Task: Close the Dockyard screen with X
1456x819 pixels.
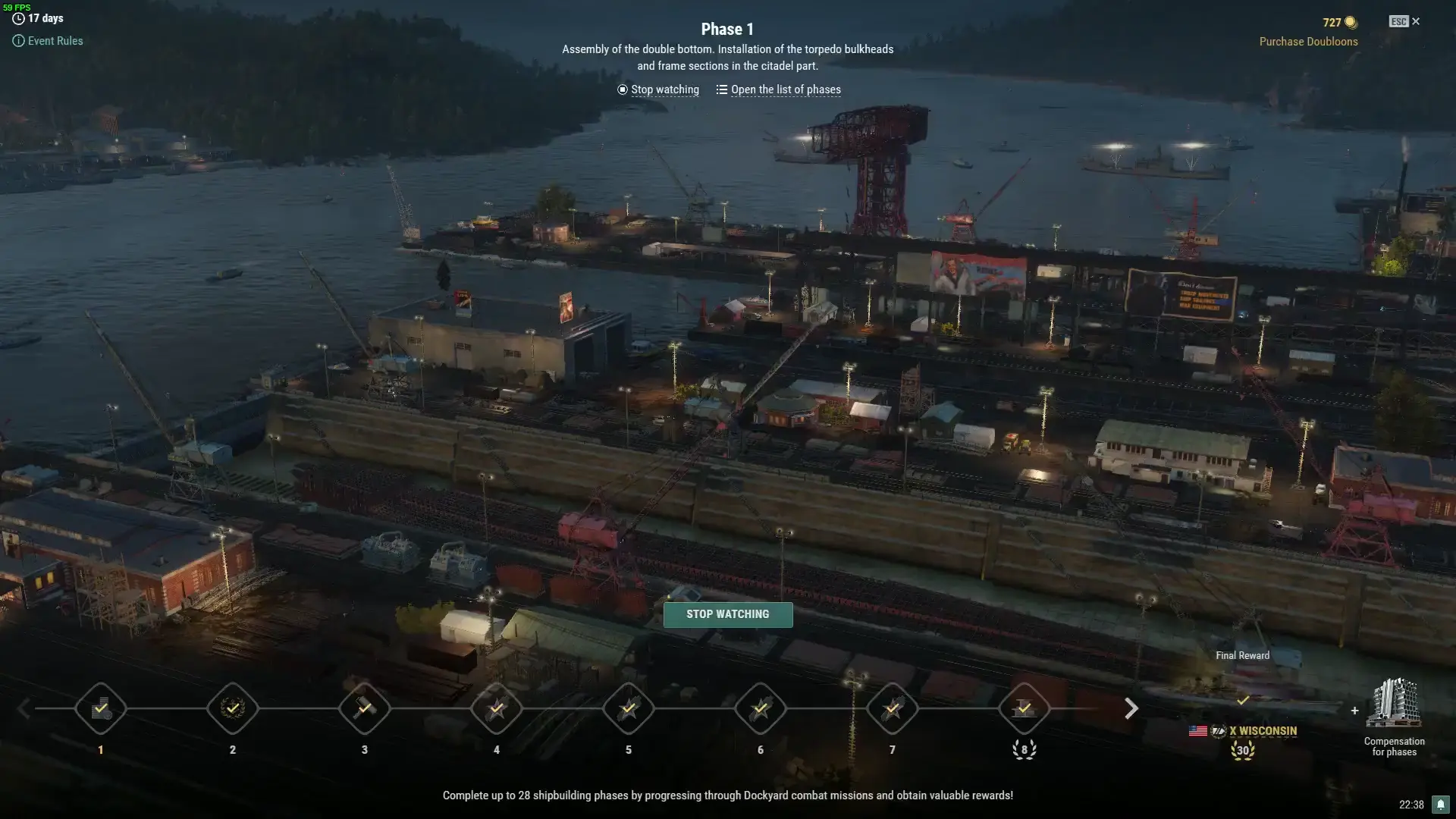Action: point(1415,21)
